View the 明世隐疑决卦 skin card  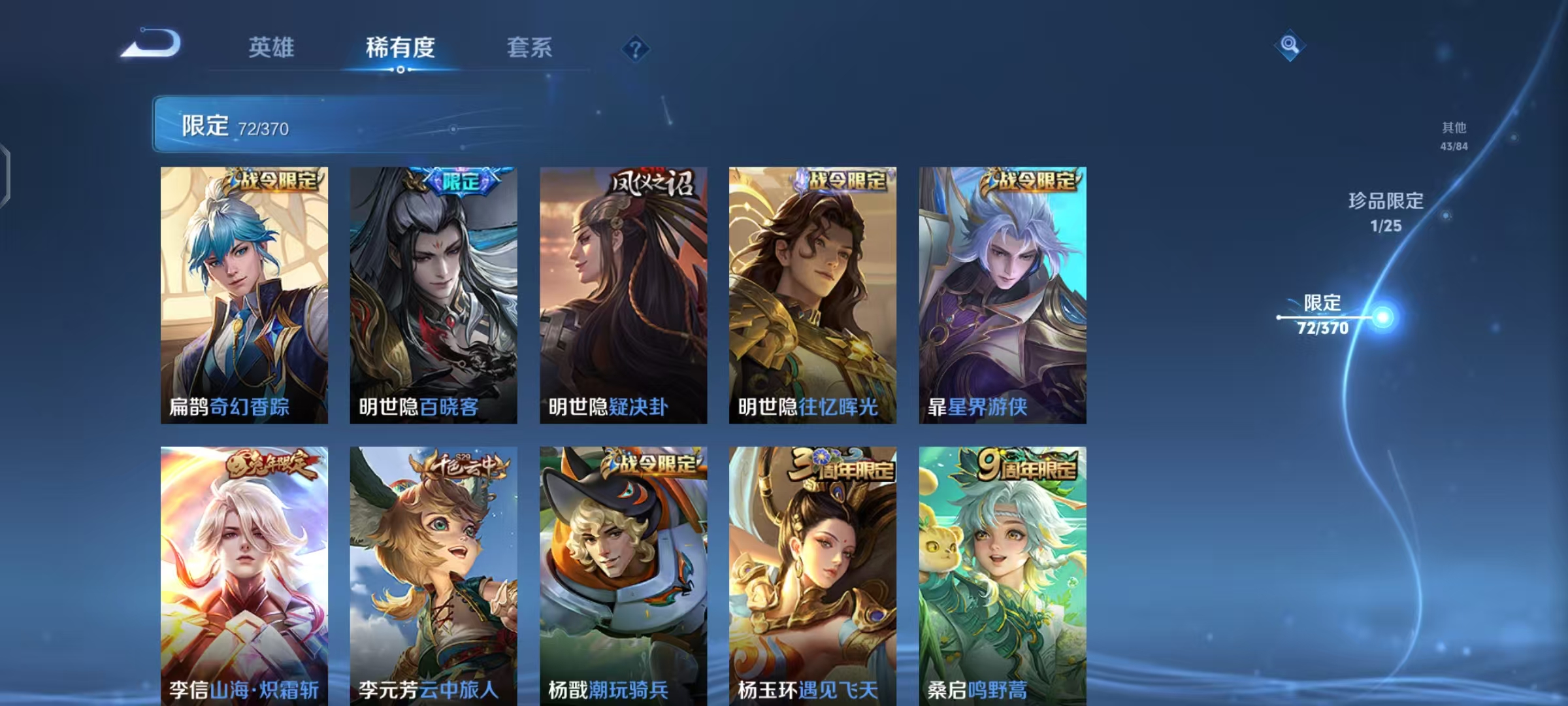623,294
